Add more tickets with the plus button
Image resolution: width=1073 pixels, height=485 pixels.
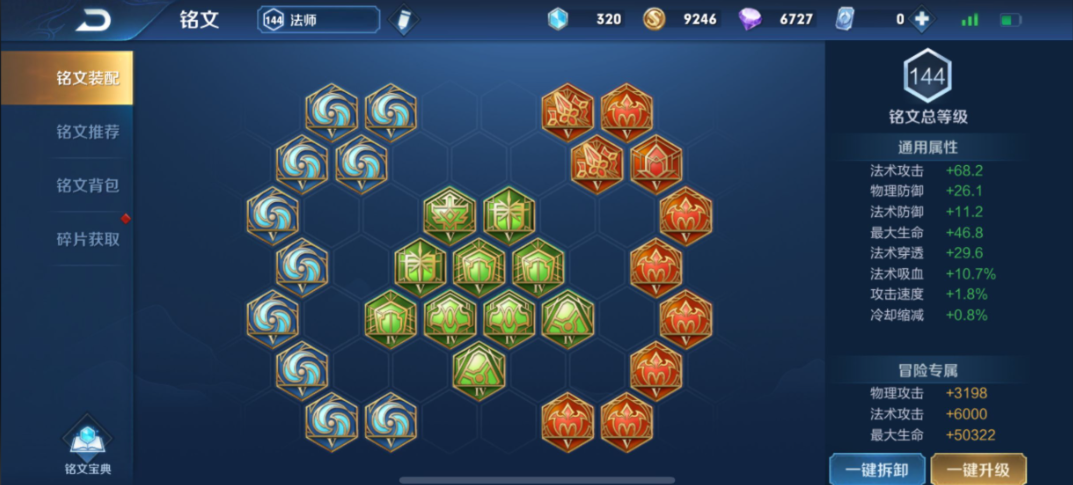[x=921, y=19]
